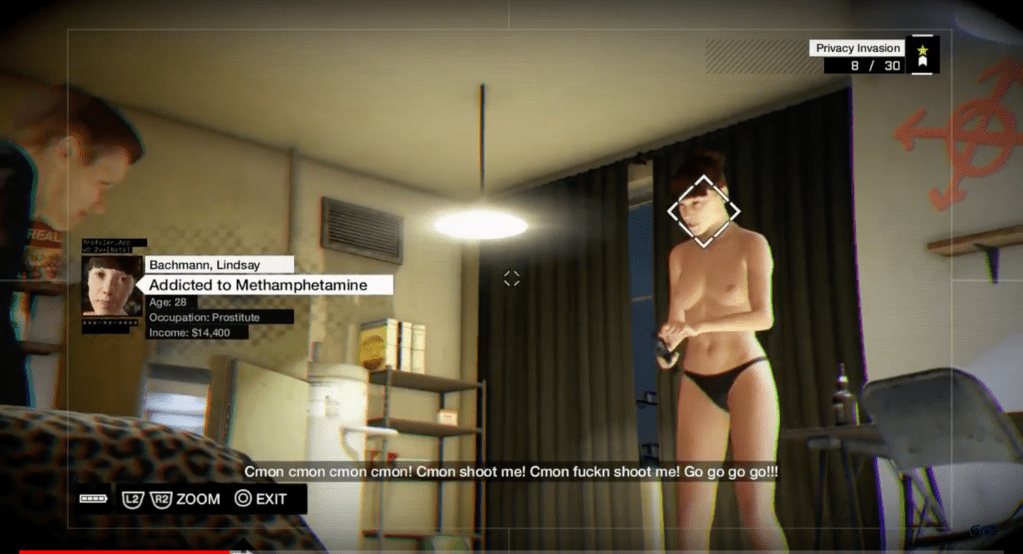Viewport: 1023px width, 554px height.
Task: Select the diamond profiler target marker
Action: [x=704, y=211]
